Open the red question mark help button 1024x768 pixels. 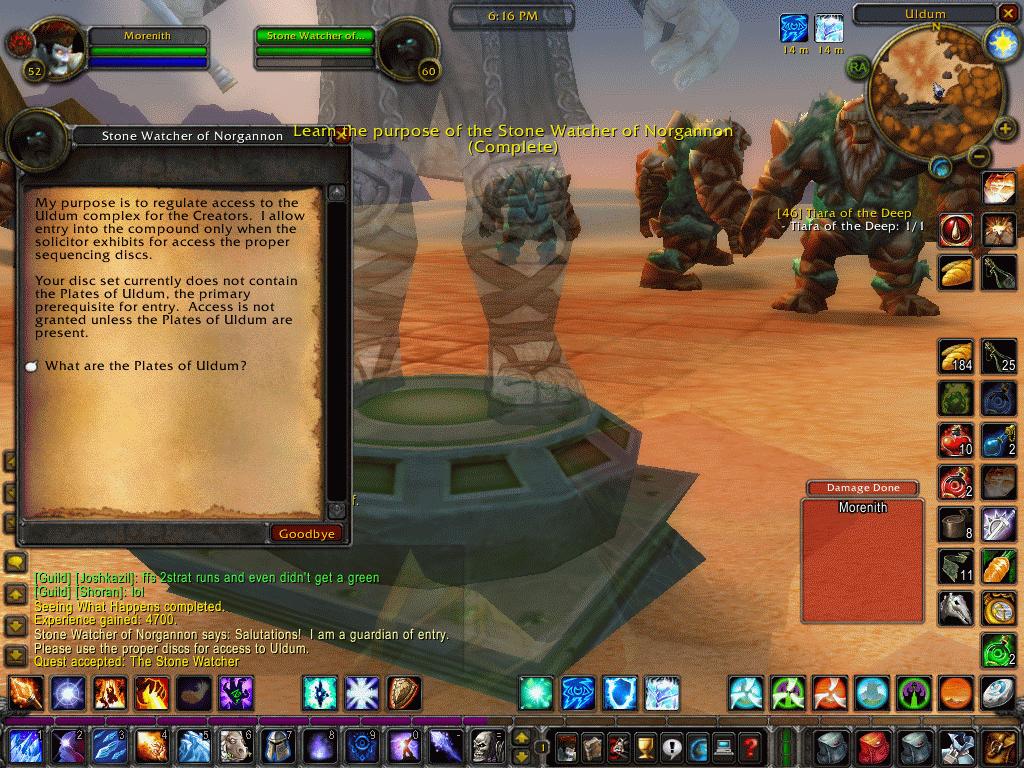click(x=749, y=746)
